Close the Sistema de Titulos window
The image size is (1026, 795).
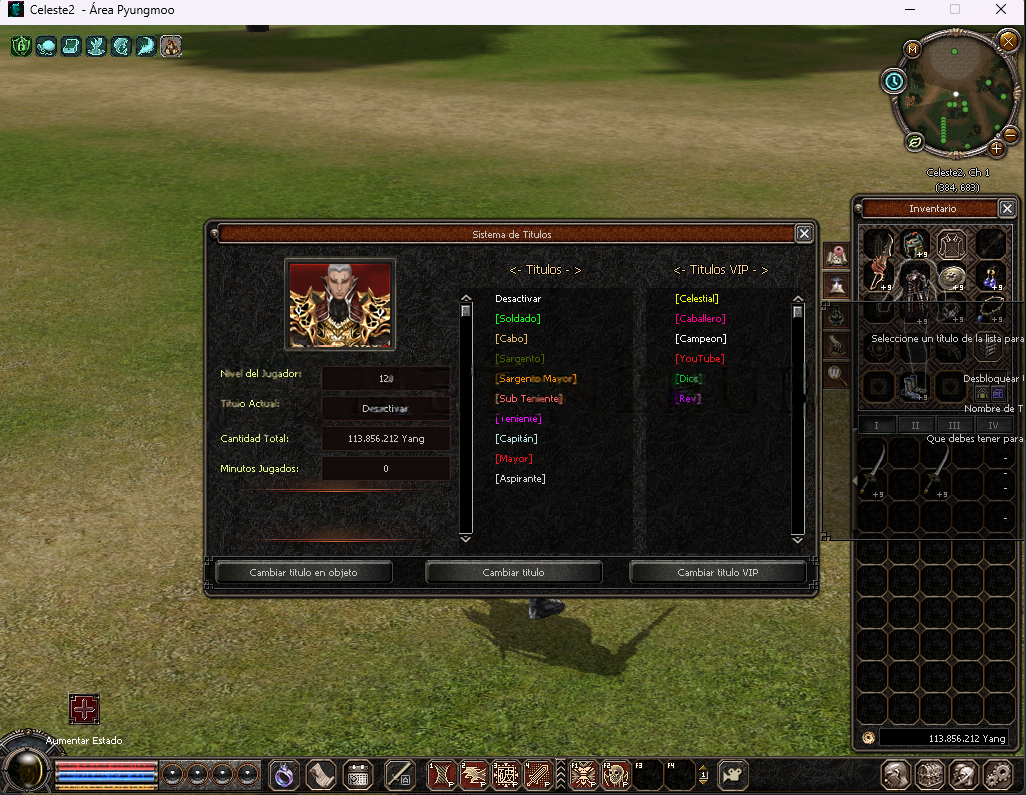click(x=804, y=233)
